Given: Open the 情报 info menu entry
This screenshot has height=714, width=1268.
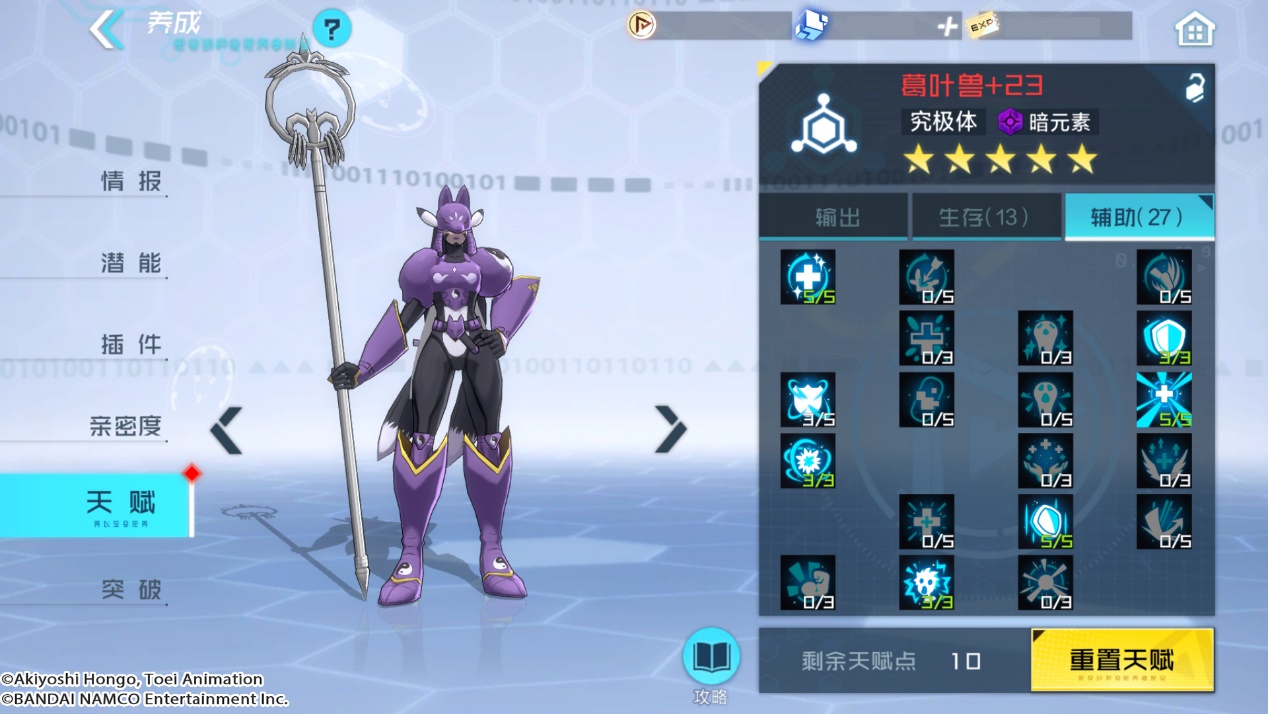Looking at the screenshot, I should tap(130, 182).
